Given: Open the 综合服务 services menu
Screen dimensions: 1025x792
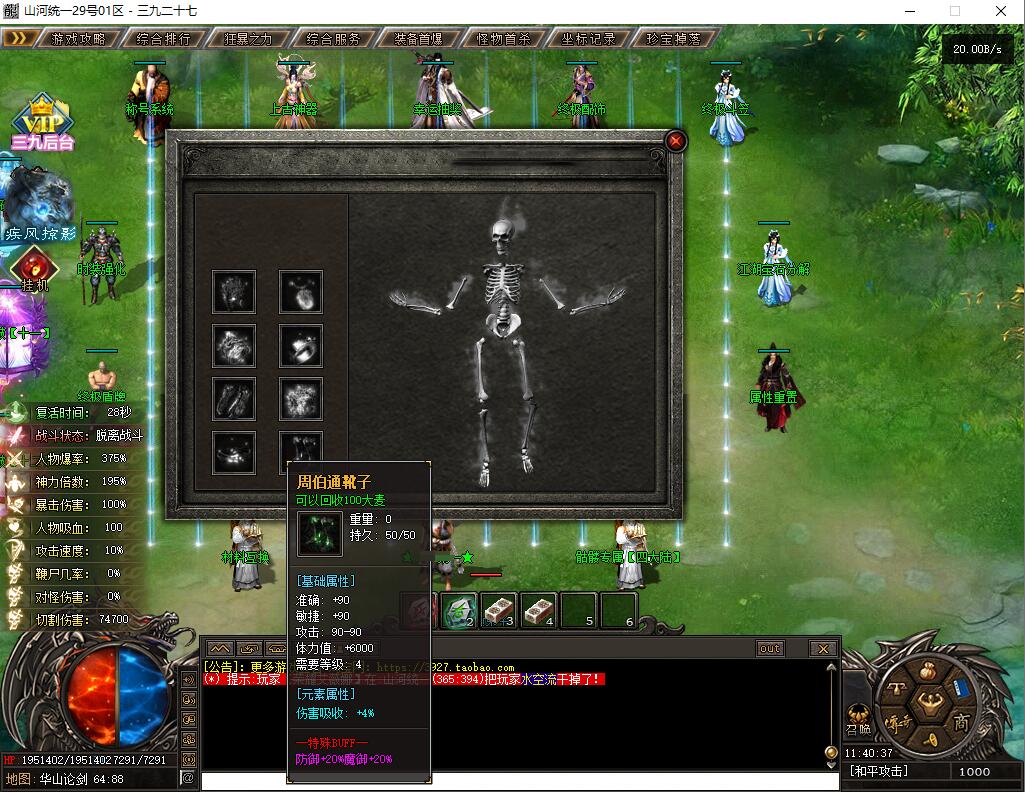Looking at the screenshot, I should point(333,39).
